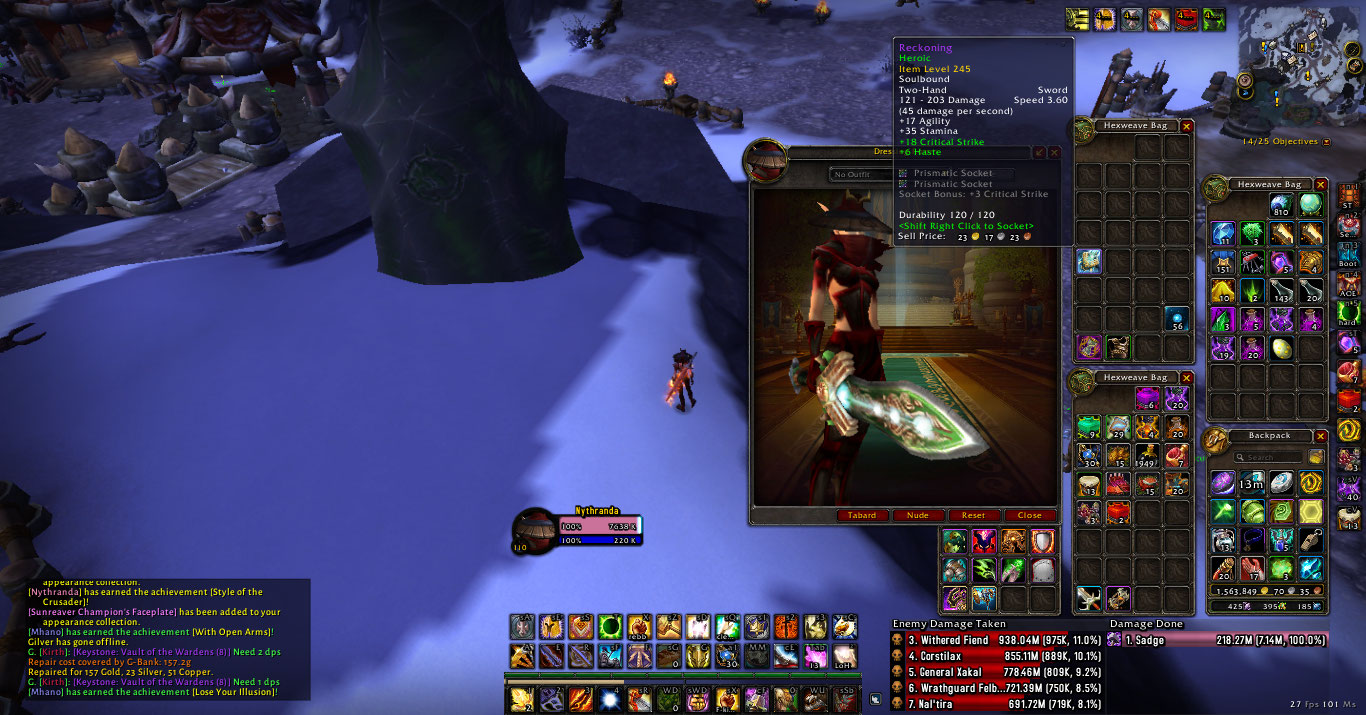This screenshot has height=715, width=1366.
Task: Use the ability marked LoH
Action: coord(844,656)
